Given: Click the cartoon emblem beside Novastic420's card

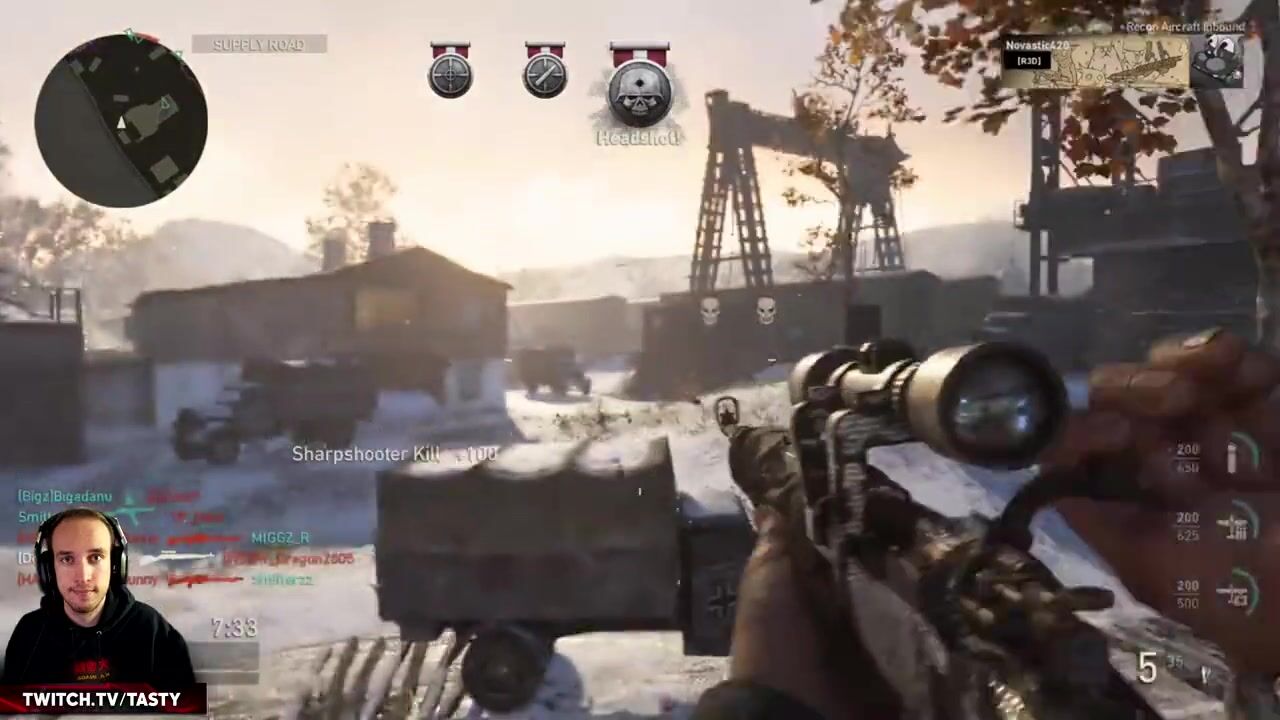Looking at the screenshot, I should 1220,60.
